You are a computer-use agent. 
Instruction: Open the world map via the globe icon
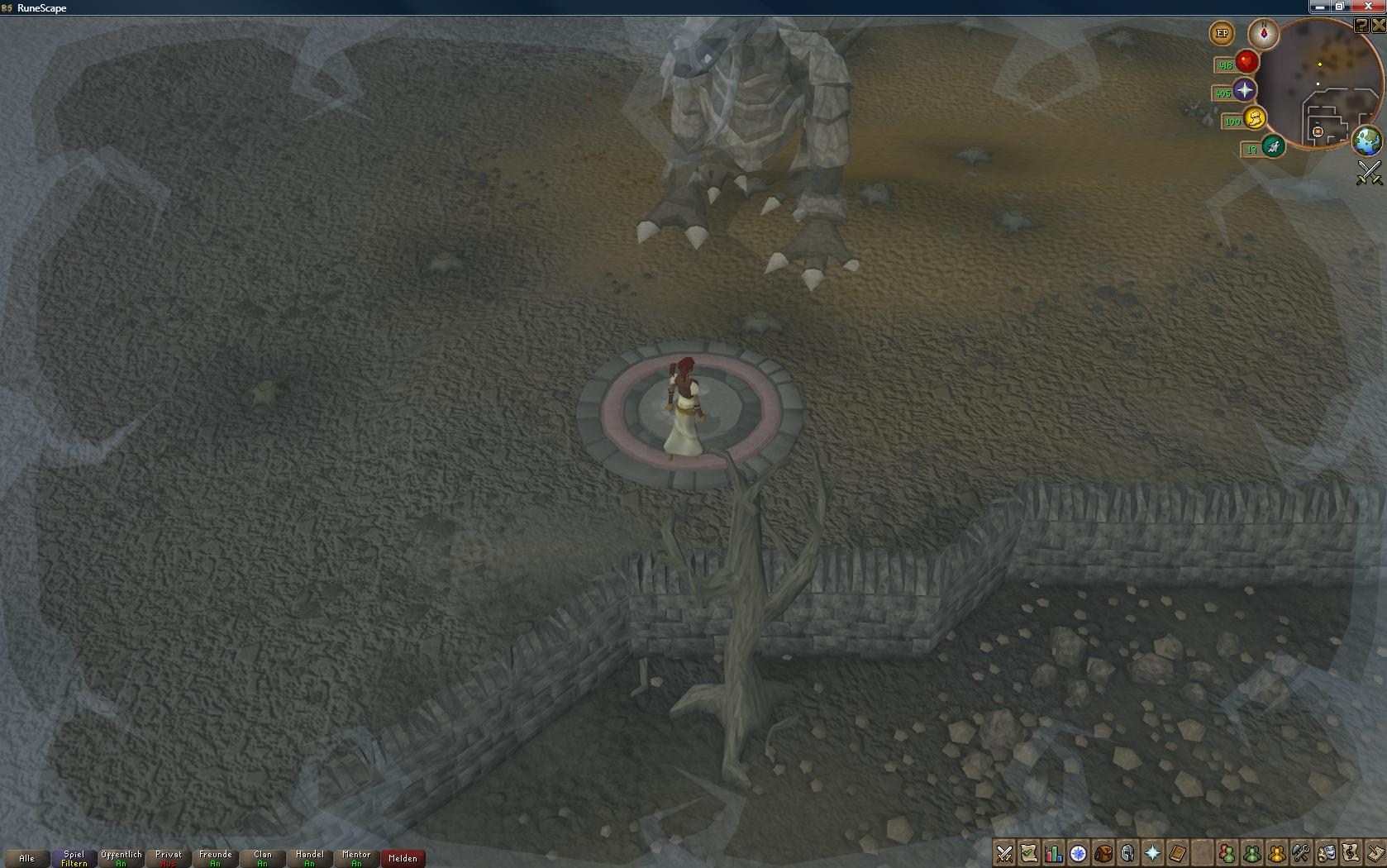pyautogui.click(x=1367, y=141)
